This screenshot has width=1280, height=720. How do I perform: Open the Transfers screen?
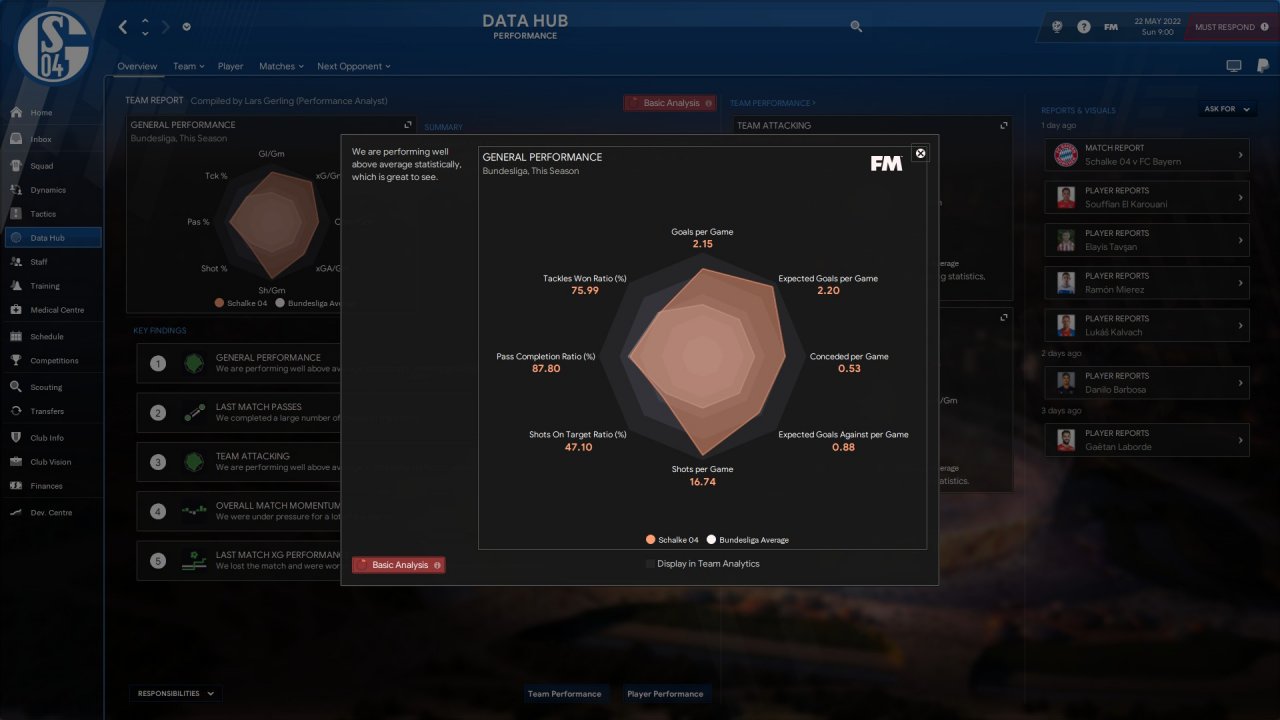coord(46,411)
